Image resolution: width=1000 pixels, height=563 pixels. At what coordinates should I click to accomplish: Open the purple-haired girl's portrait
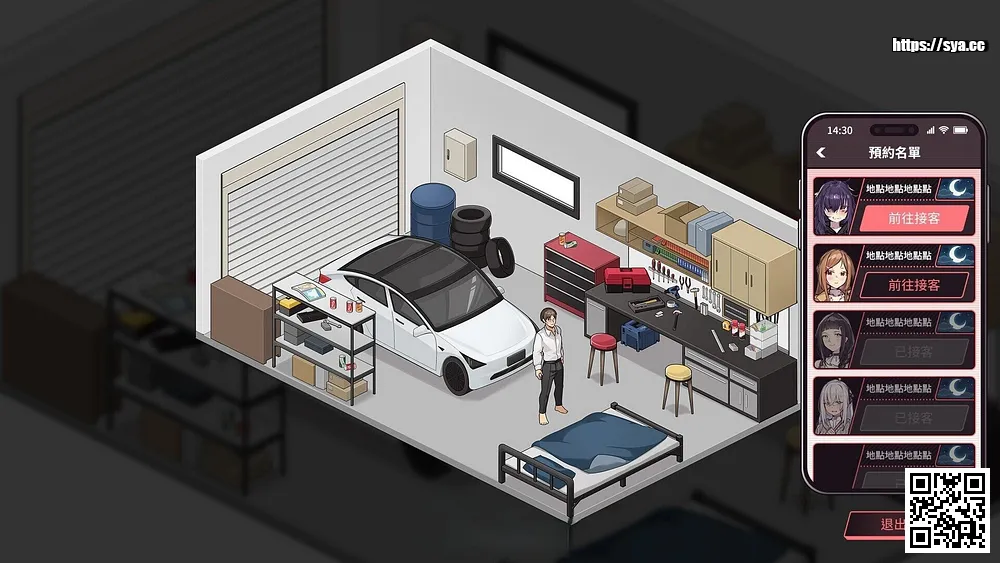click(x=834, y=207)
